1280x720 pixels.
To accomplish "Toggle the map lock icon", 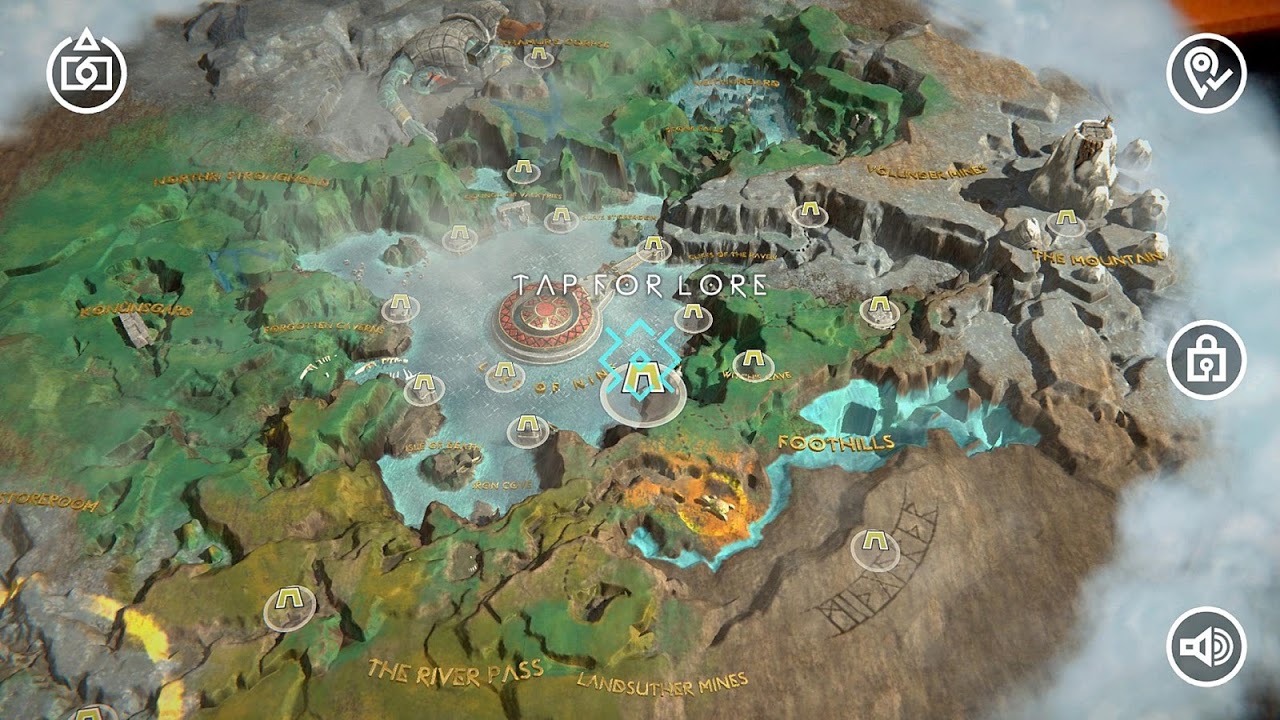I will [x=1204, y=361].
